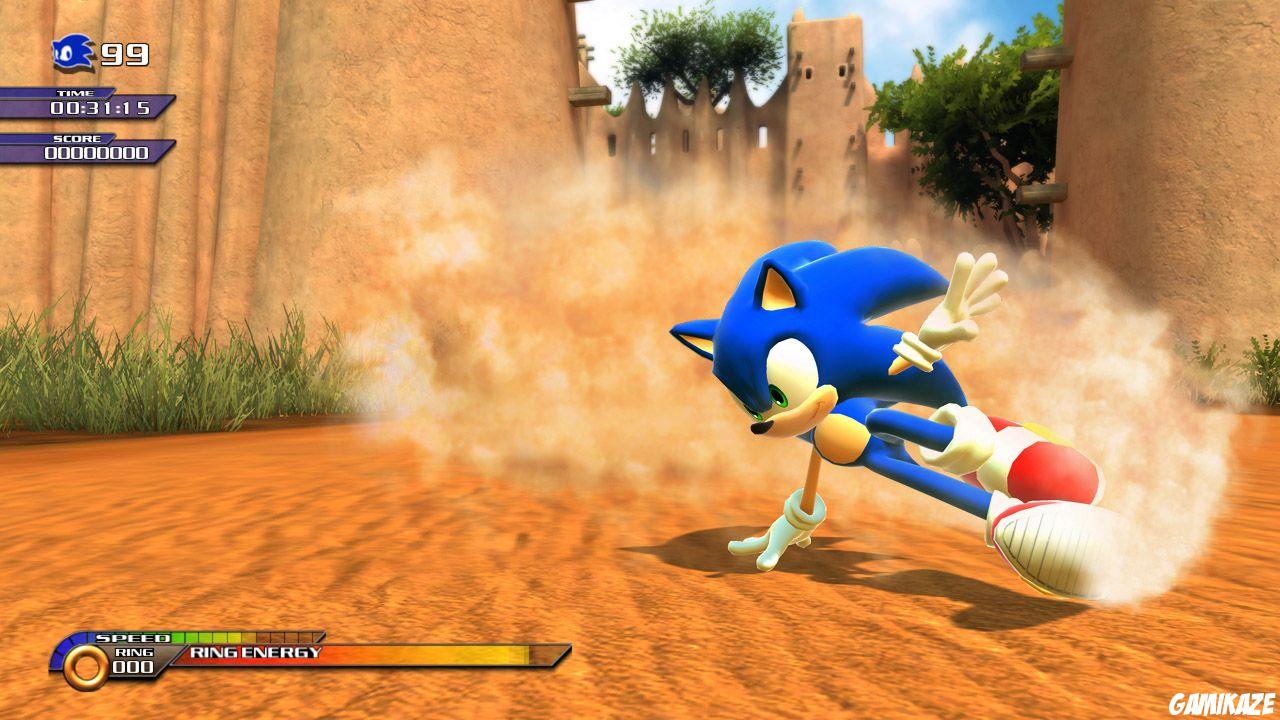Open the score display showing 00000000
1280x720 pixels.
pyautogui.click(x=97, y=152)
